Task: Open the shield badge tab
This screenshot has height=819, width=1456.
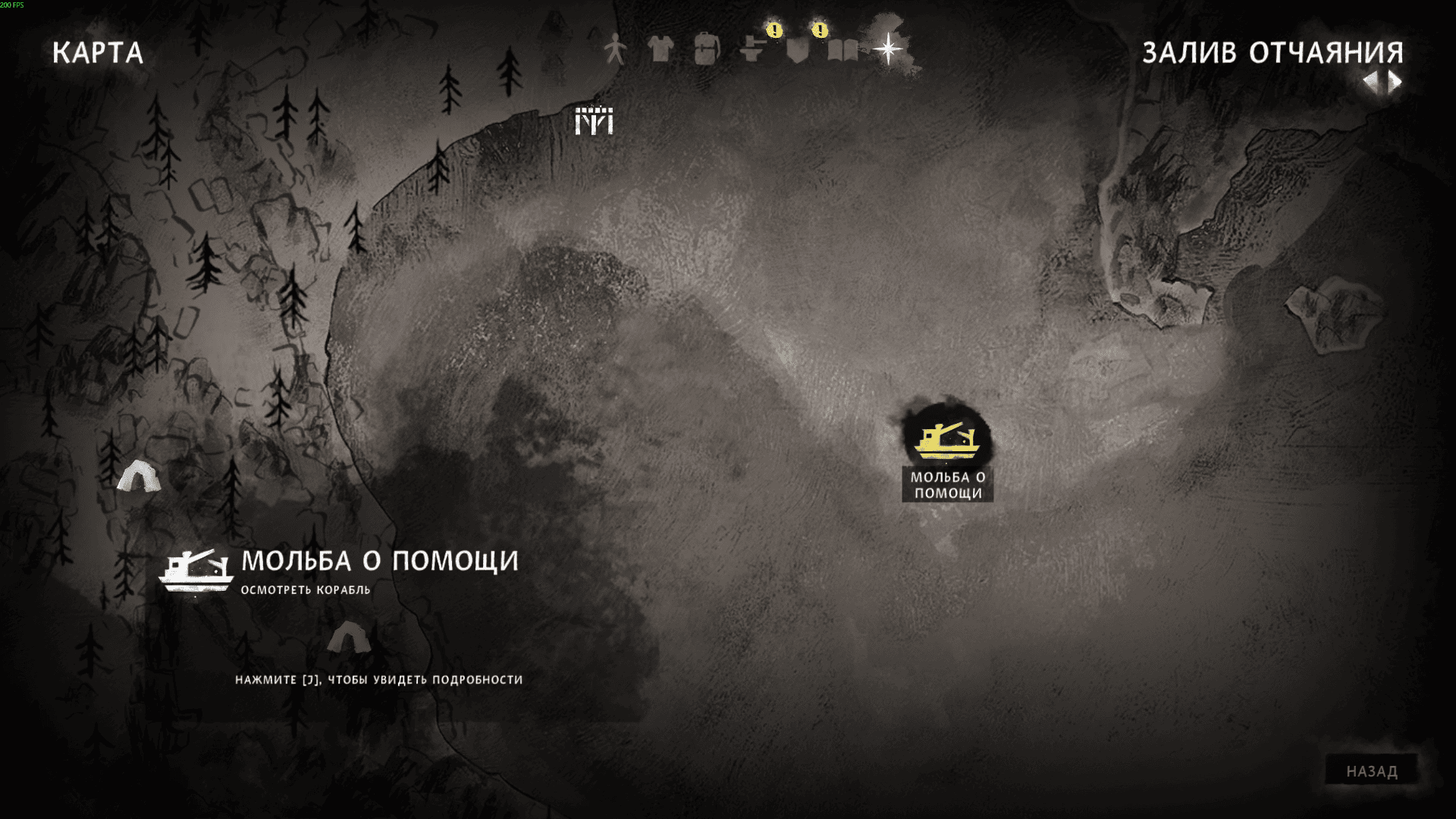Action: point(797,50)
